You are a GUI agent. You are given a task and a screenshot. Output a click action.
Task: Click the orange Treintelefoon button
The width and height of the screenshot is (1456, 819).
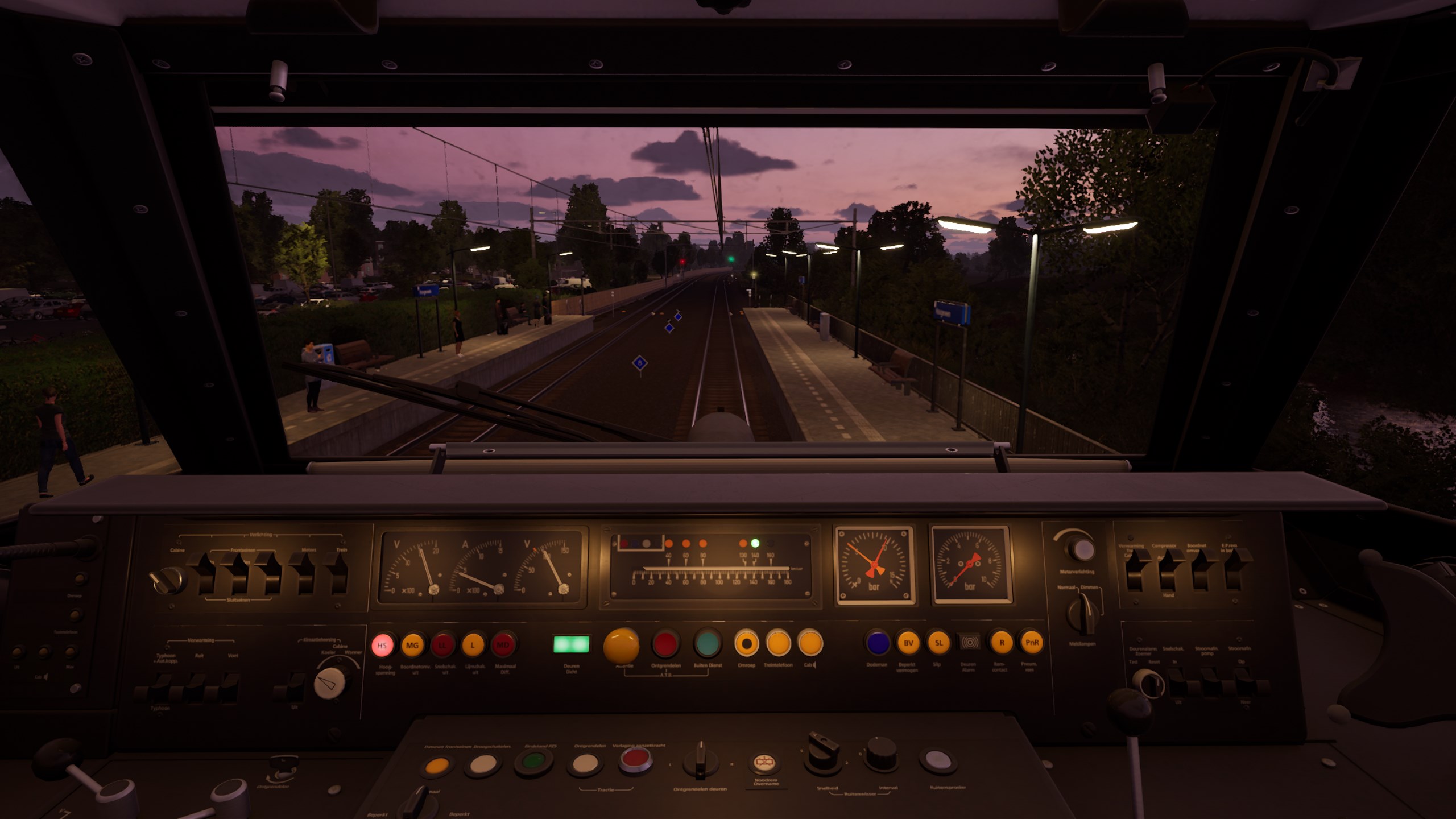pyautogui.click(x=778, y=644)
